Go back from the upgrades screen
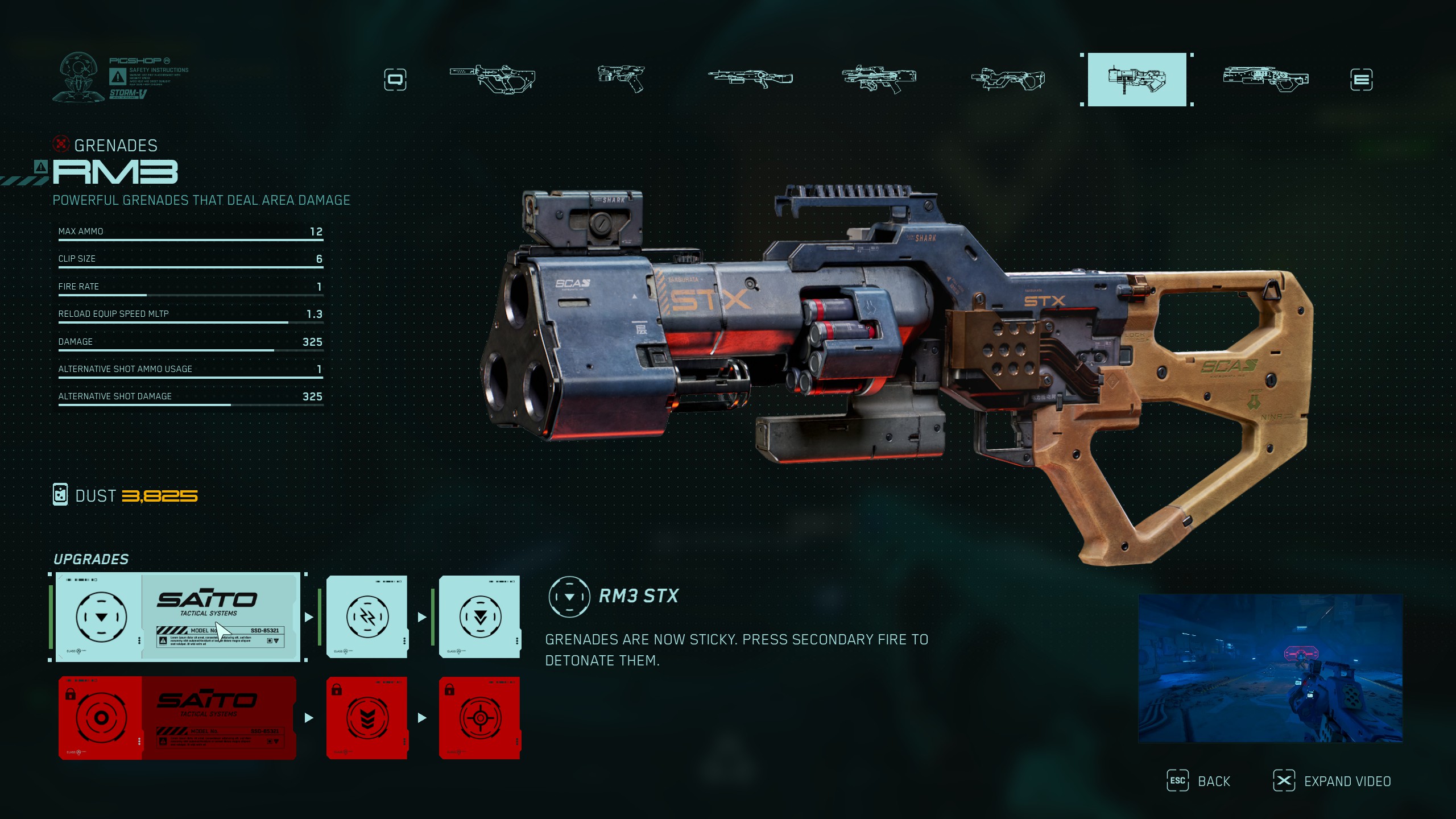Screen dimensions: 1456x819 click(1199, 781)
